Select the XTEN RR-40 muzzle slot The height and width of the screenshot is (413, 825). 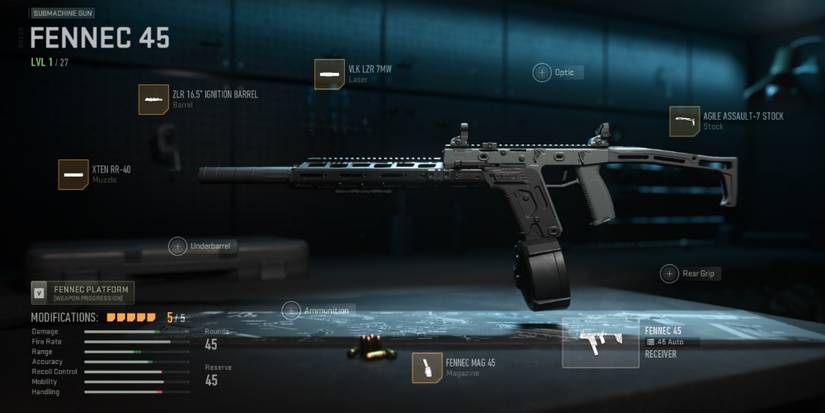coord(73,174)
